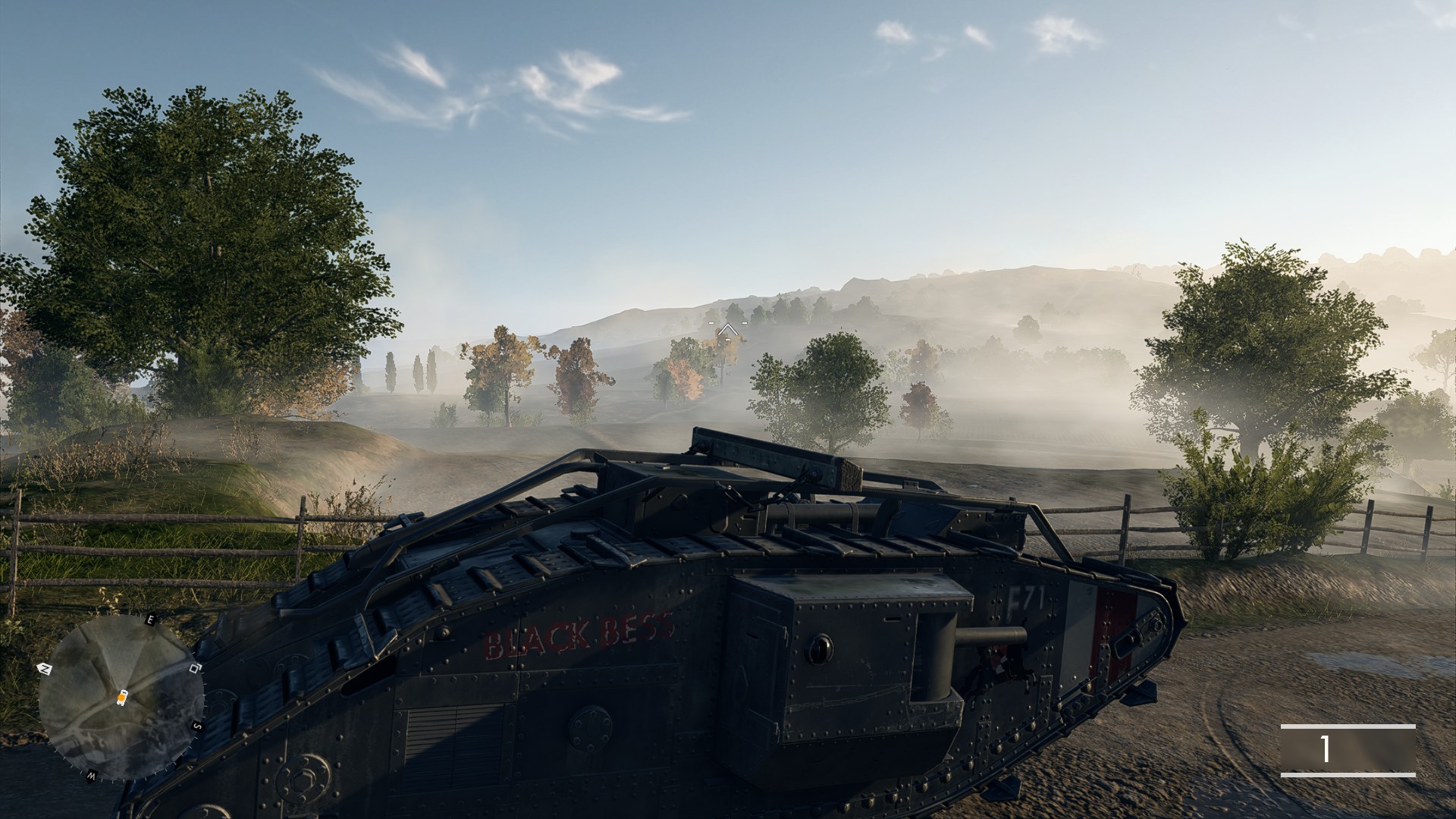
Task: Click the orange tank marker on the minimap
Action: 122,698
